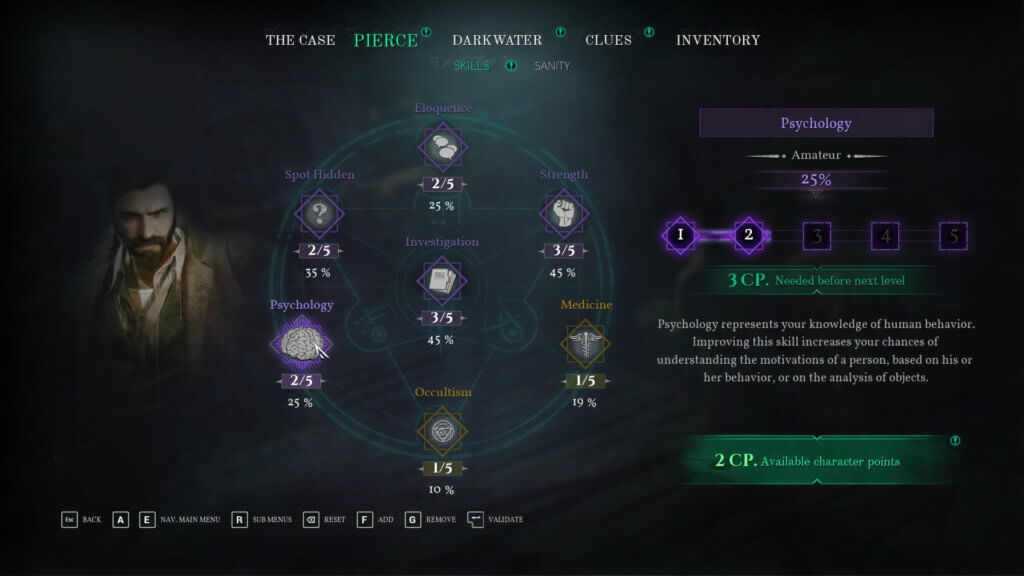Open the Darkwater tab
1024x576 pixels.
pos(496,40)
